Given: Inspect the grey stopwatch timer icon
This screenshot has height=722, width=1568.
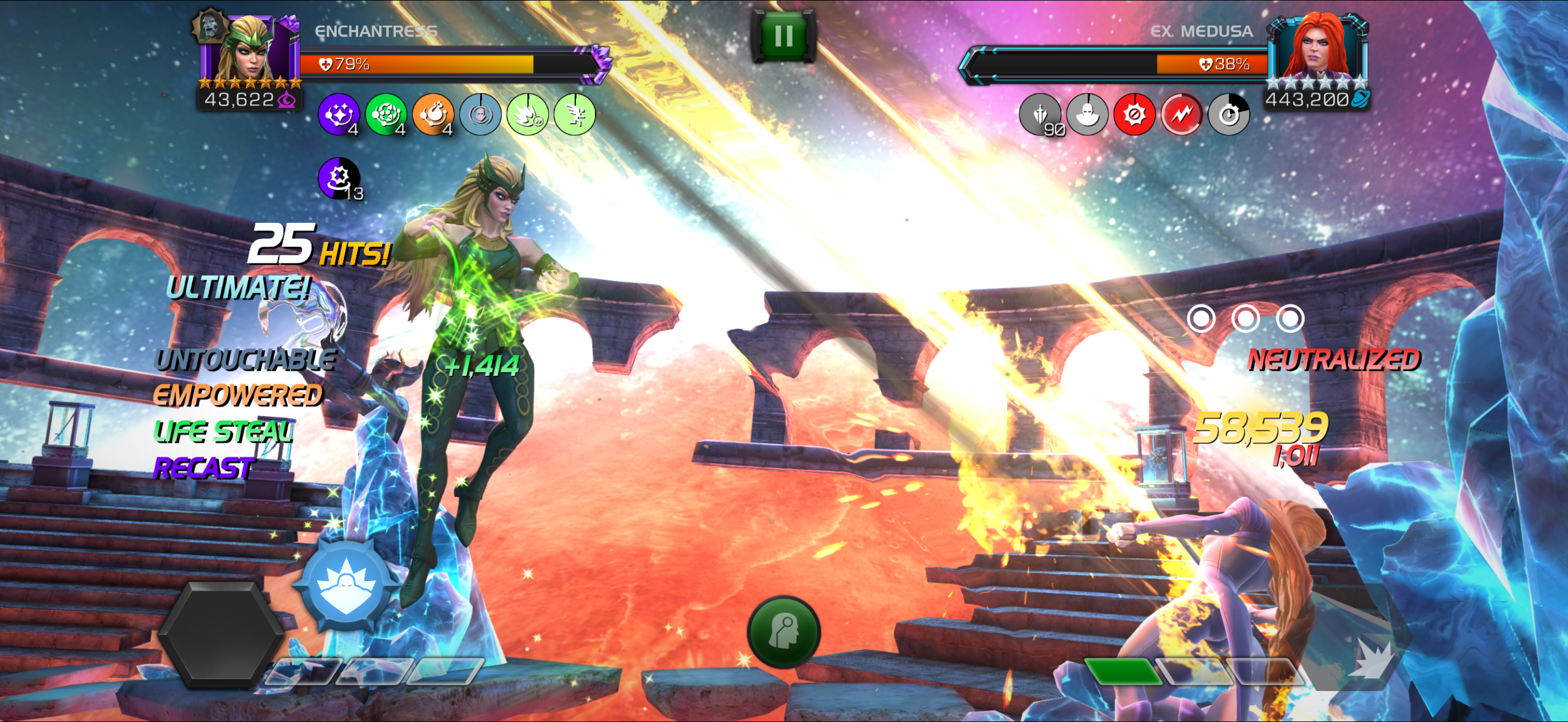Looking at the screenshot, I should tap(1228, 114).
